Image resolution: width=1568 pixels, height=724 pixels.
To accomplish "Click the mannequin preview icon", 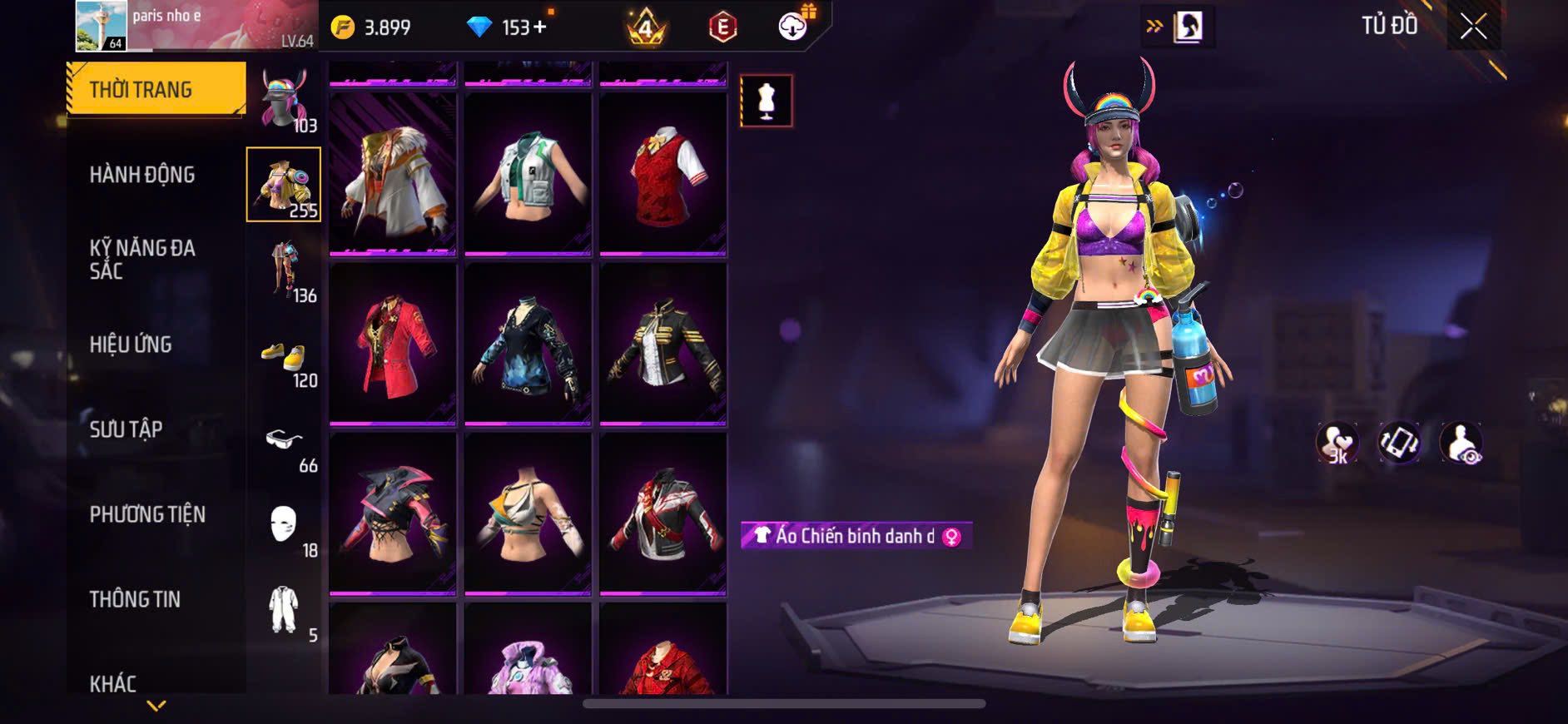I will 766,101.
